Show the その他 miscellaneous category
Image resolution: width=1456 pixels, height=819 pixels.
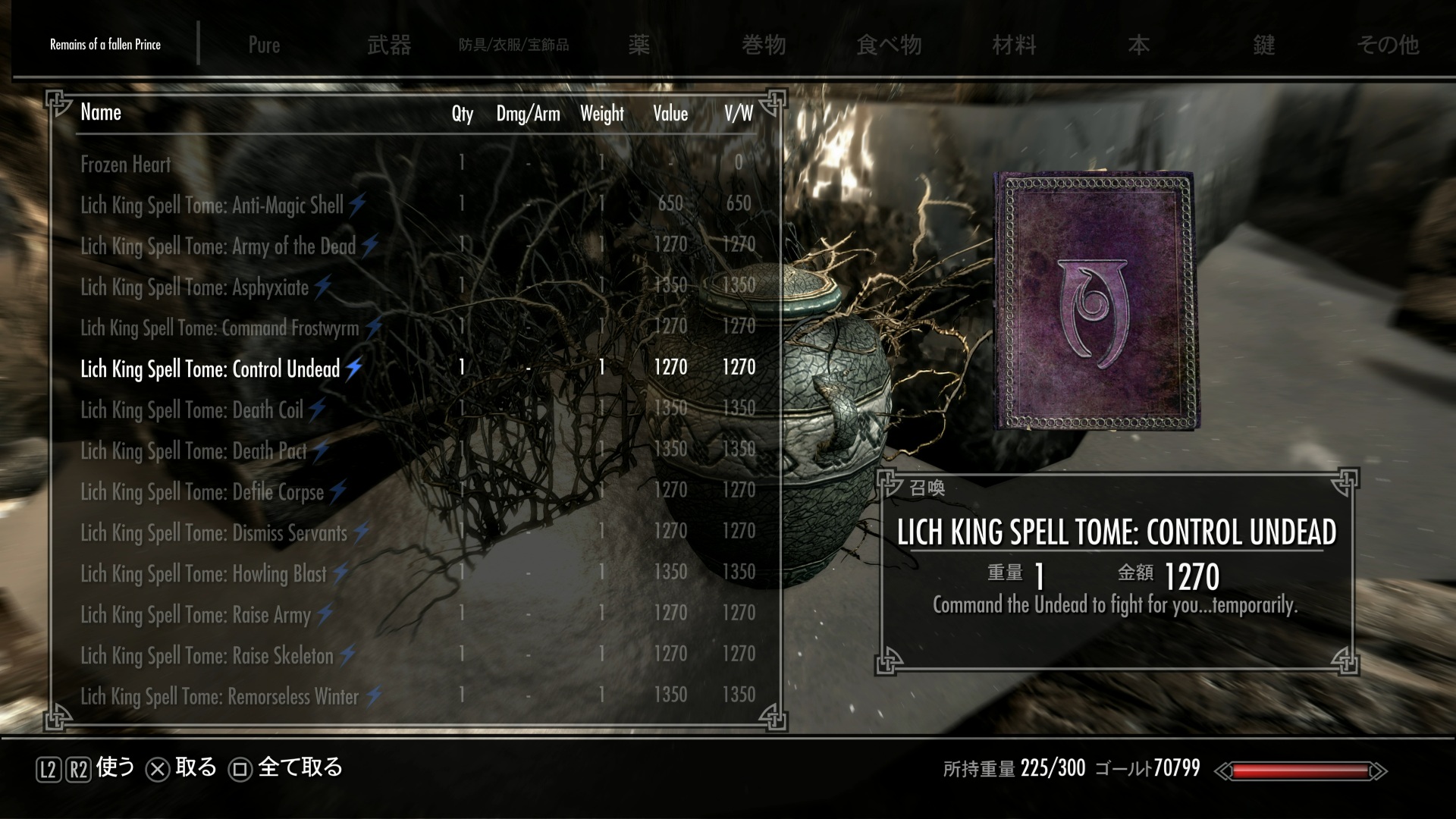[x=1388, y=45]
